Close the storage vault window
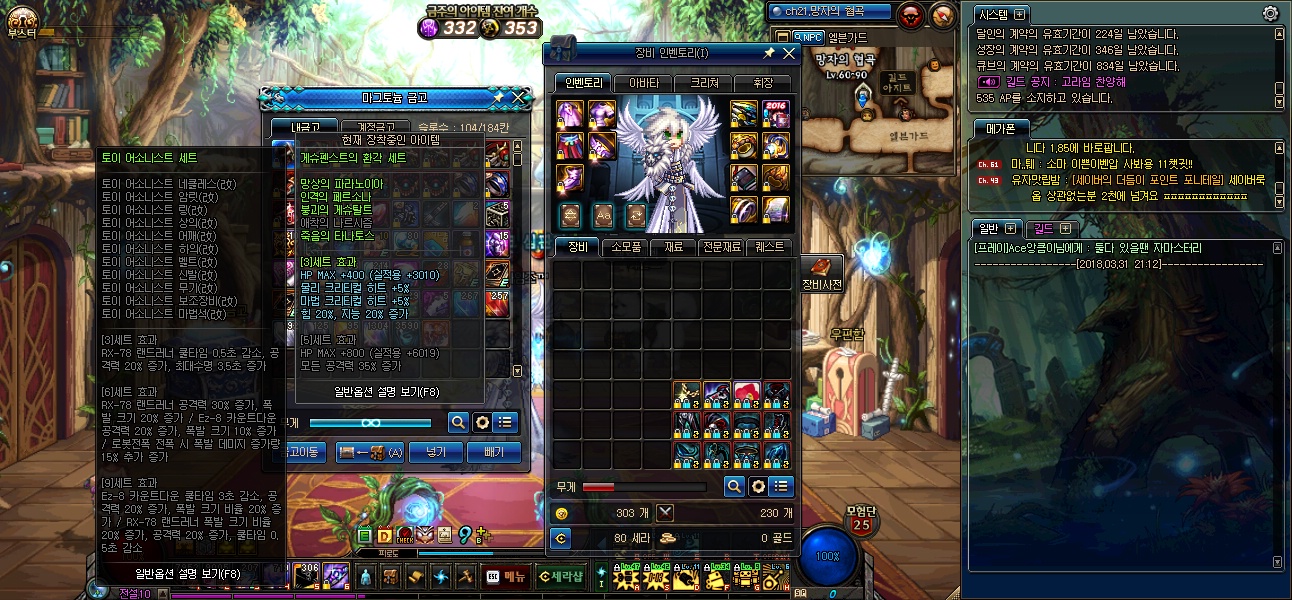1292x600 pixels. (518, 97)
